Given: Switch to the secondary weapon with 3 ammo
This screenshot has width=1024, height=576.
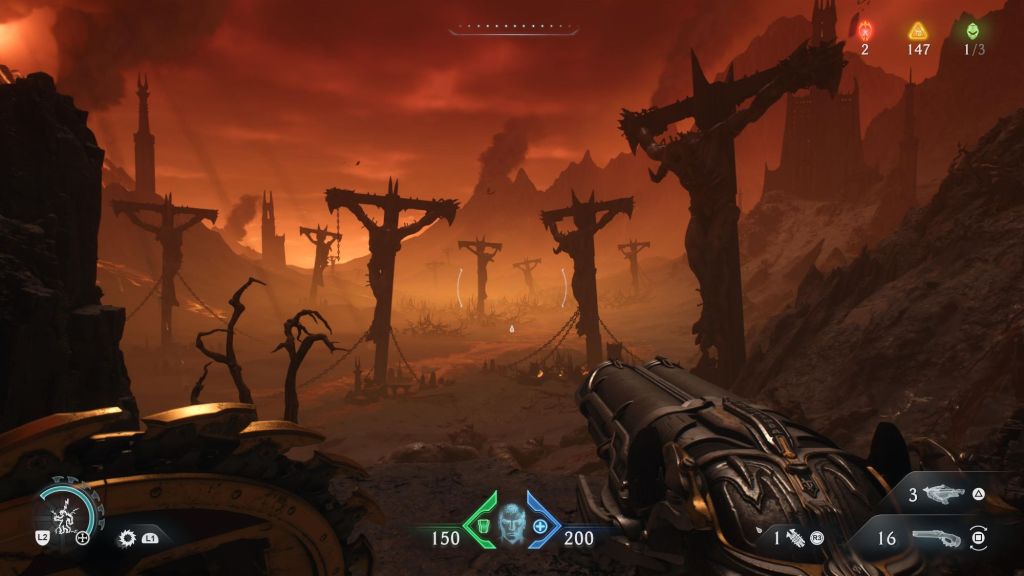Looking at the screenshot, I should tap(943, 494).
